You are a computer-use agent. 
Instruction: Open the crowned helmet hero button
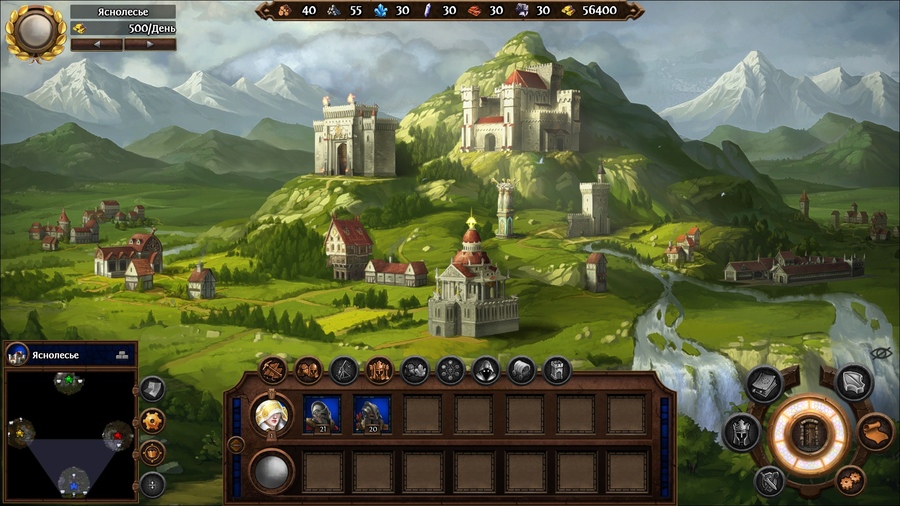741,432
